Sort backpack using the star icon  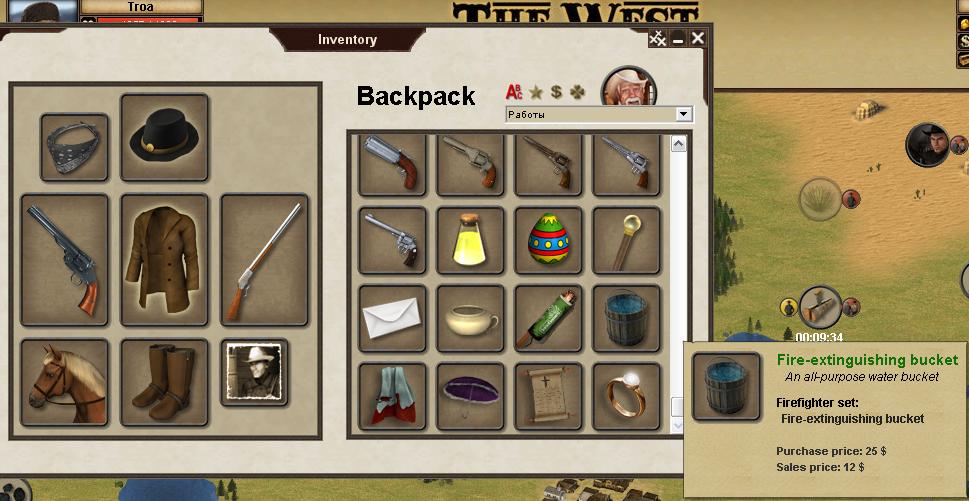536,92
